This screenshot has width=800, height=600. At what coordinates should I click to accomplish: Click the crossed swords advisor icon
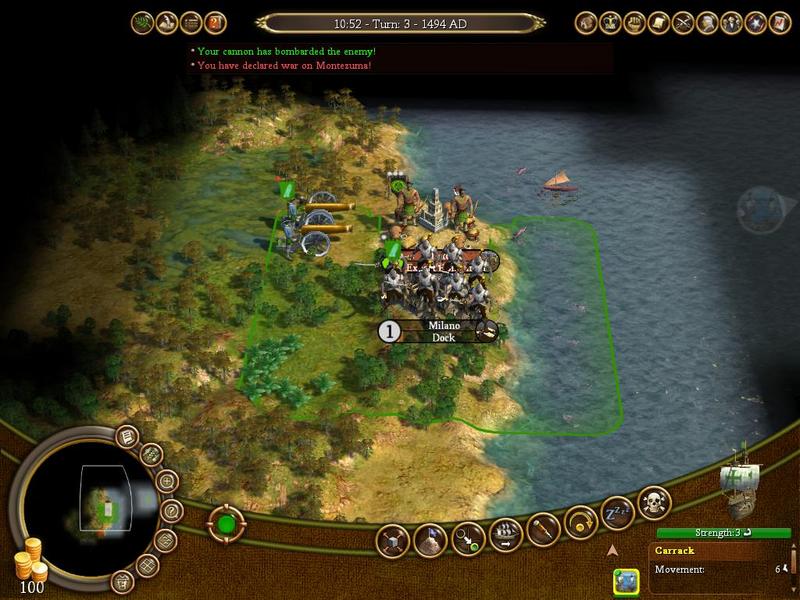[684, 21]
